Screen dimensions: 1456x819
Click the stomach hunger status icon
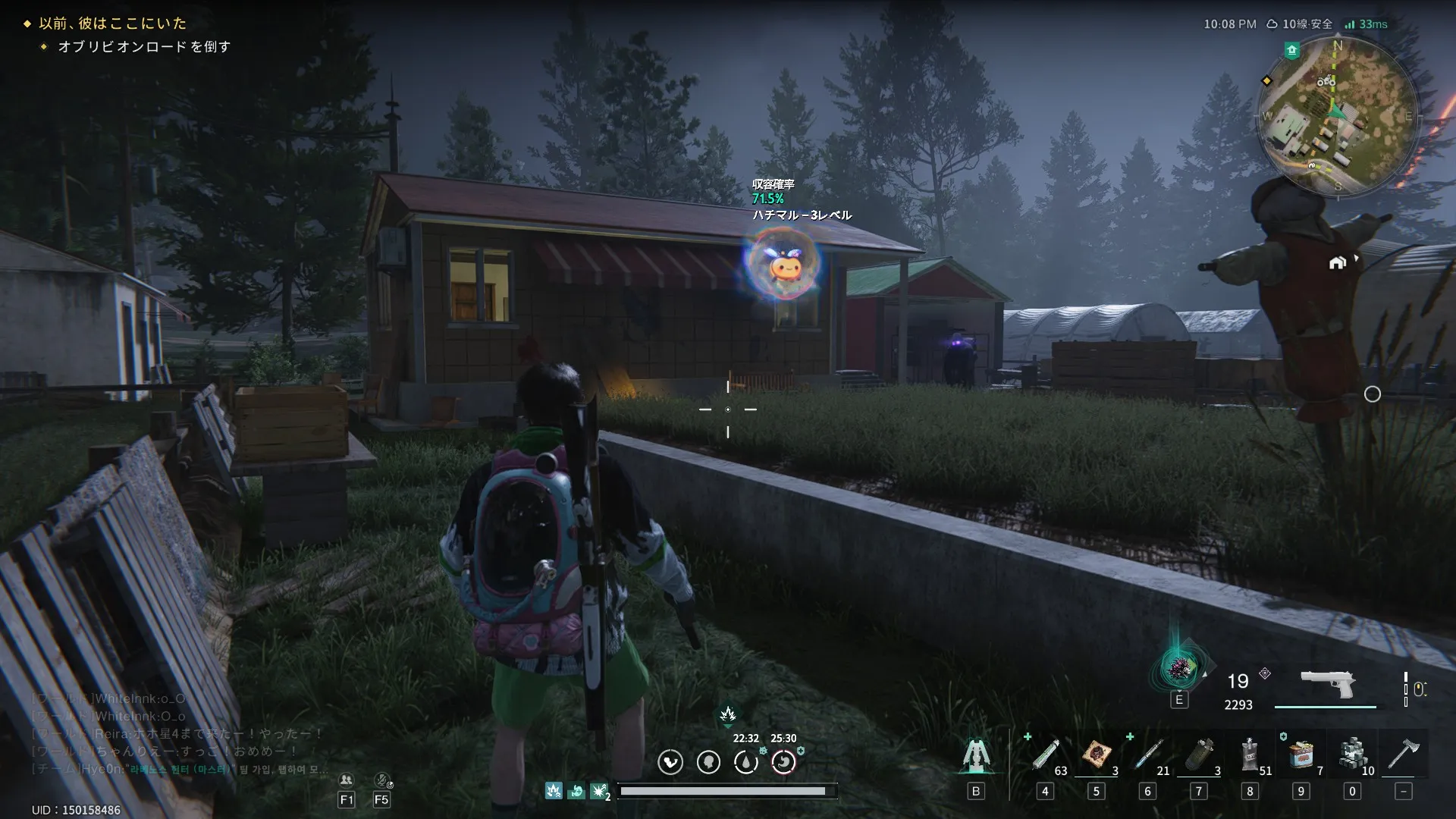coord(708,762)
